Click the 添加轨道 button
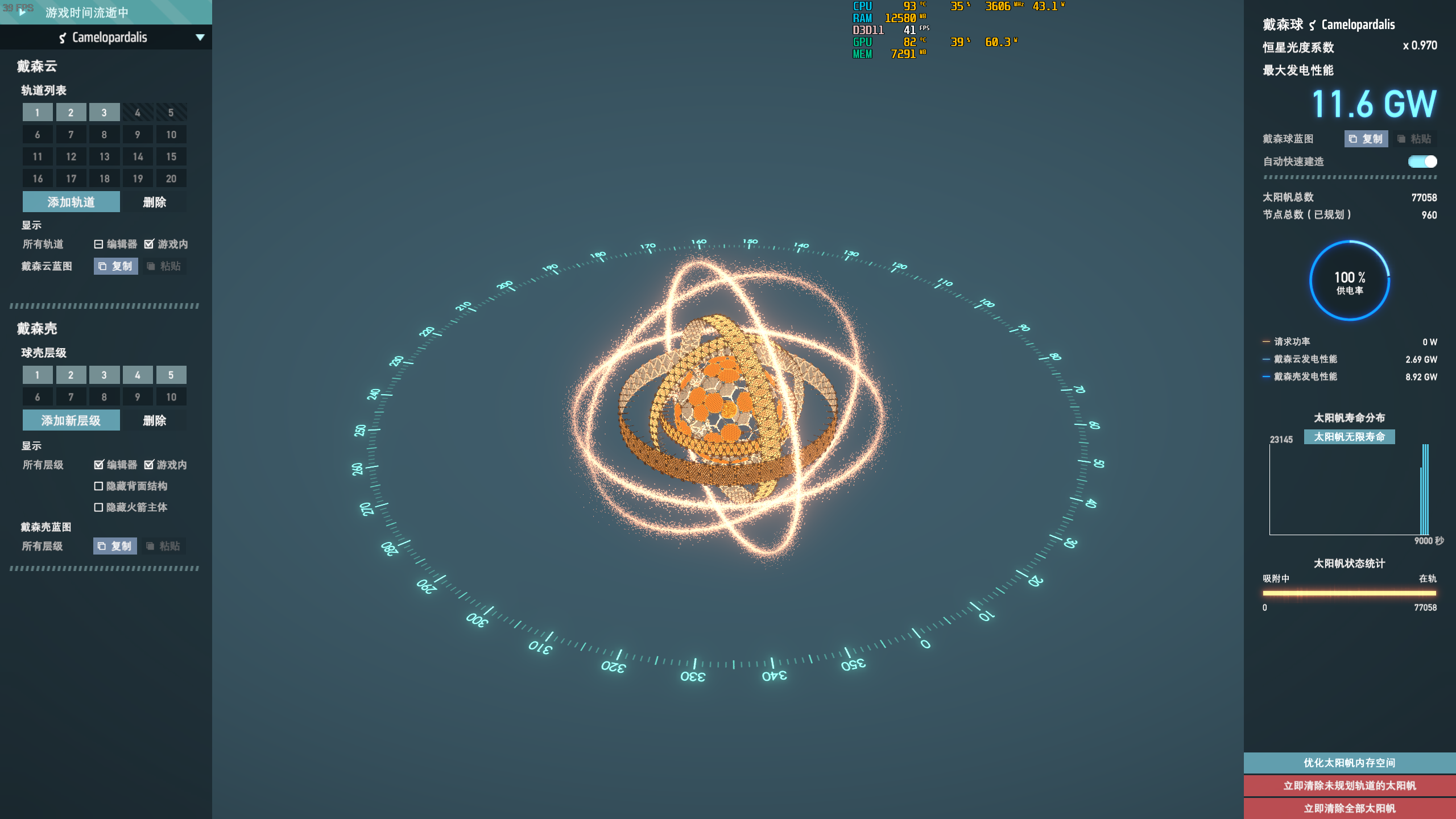This screenshot has height=819, width=1456. pyautogui.click(x=71, y=201)
